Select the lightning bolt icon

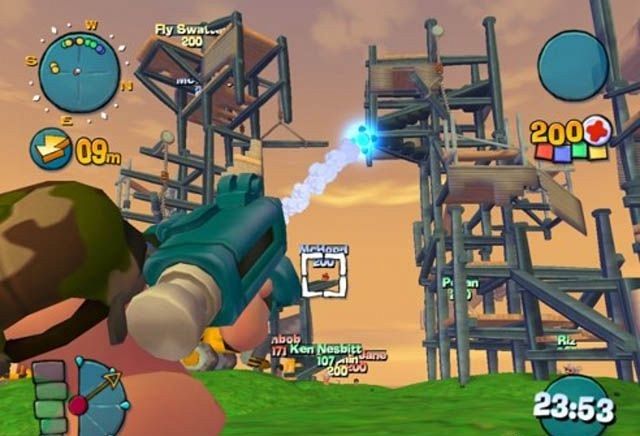pos(49,148)
